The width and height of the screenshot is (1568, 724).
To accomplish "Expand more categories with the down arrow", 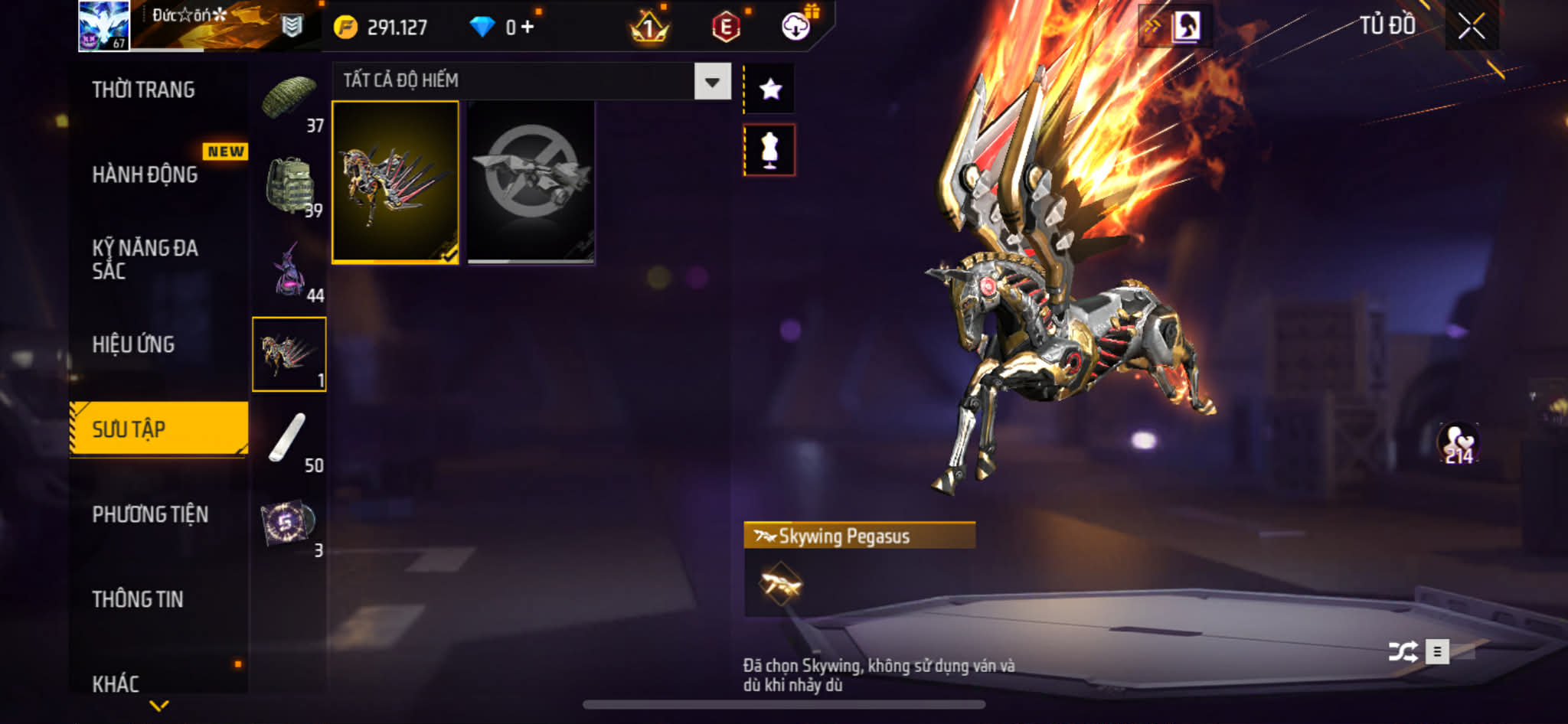I will [159, 706].
